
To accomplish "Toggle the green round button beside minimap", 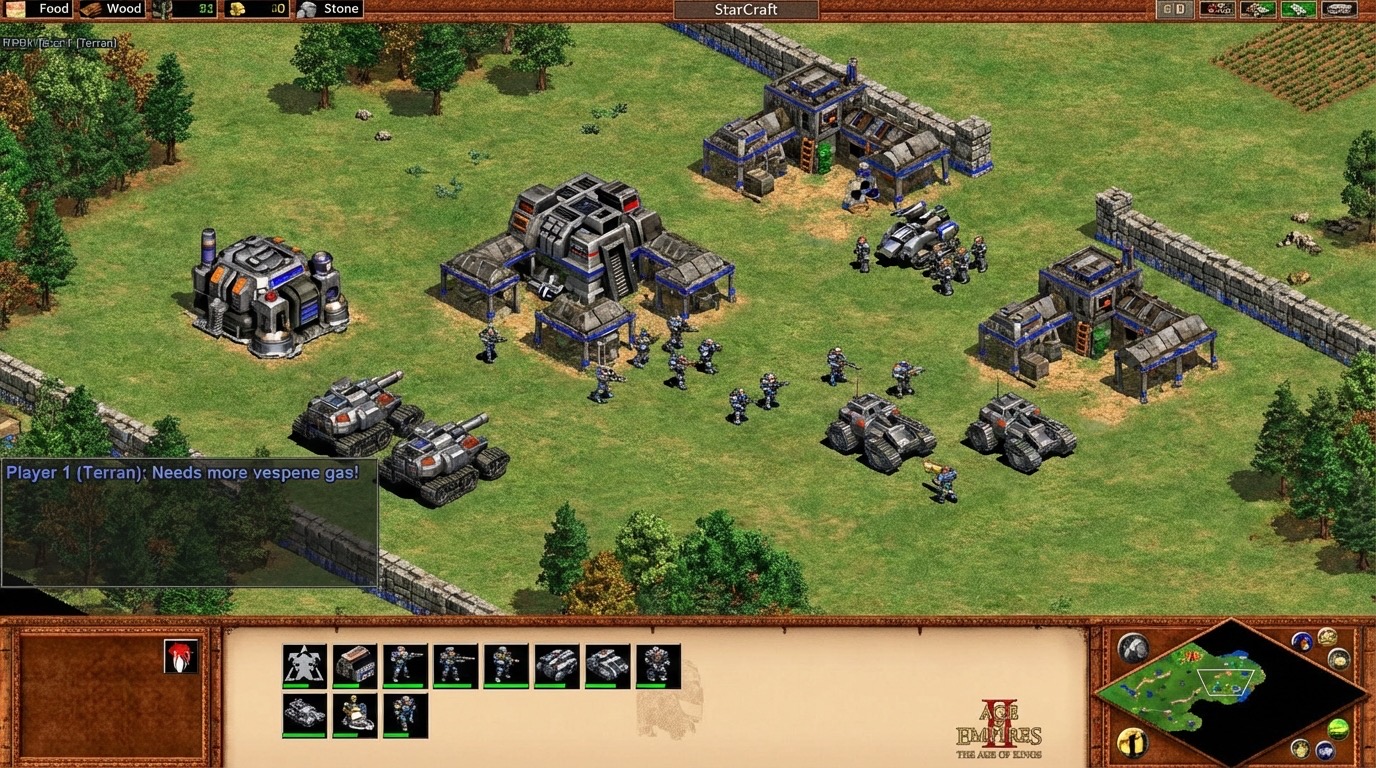I will pyautogui.click(x=1338, y=730).
